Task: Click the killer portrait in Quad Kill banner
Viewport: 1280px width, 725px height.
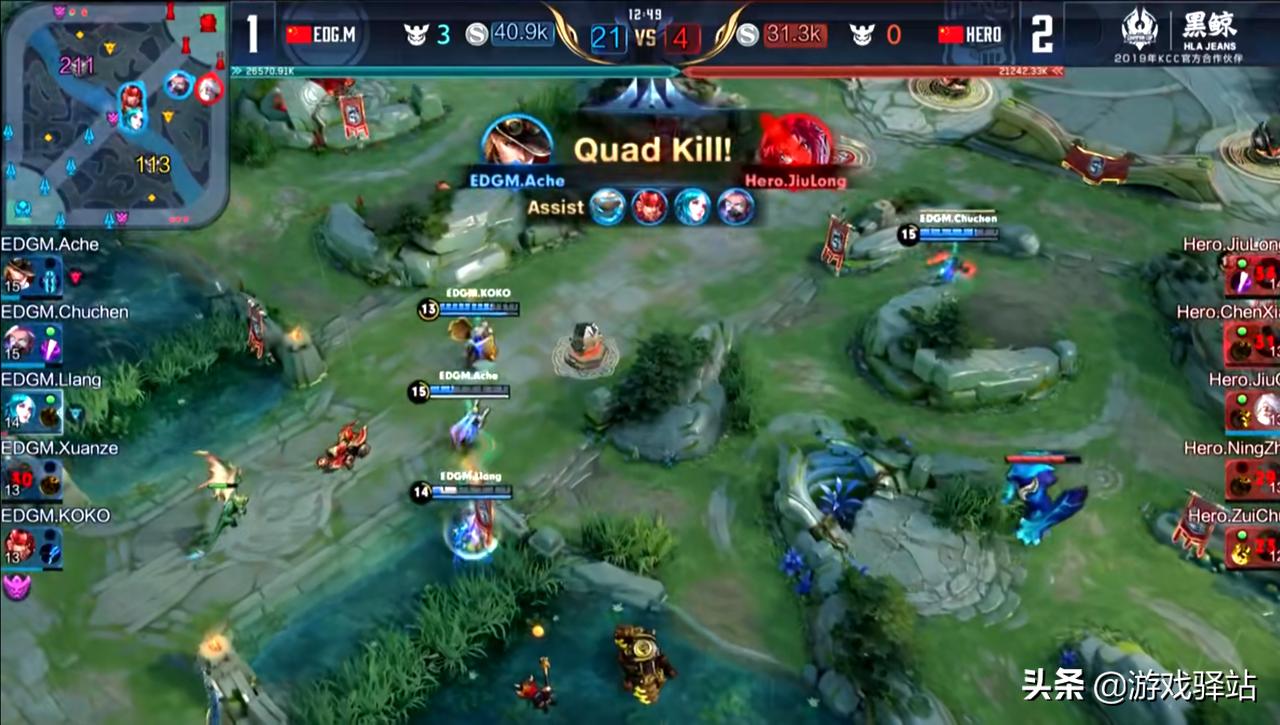Action: 517,142
